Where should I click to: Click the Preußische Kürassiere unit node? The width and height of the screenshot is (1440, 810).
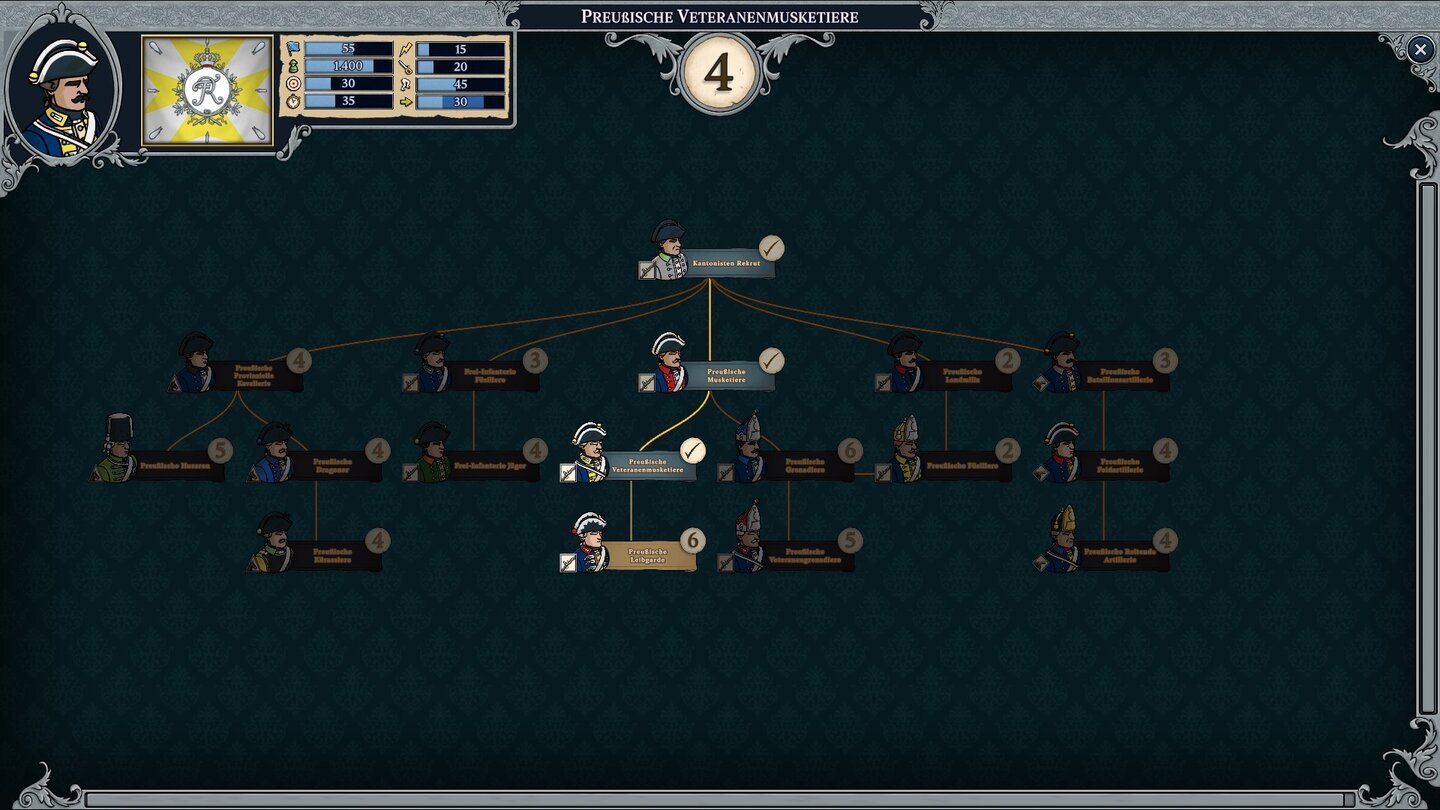pyautogui.click(x=332, y=556)
